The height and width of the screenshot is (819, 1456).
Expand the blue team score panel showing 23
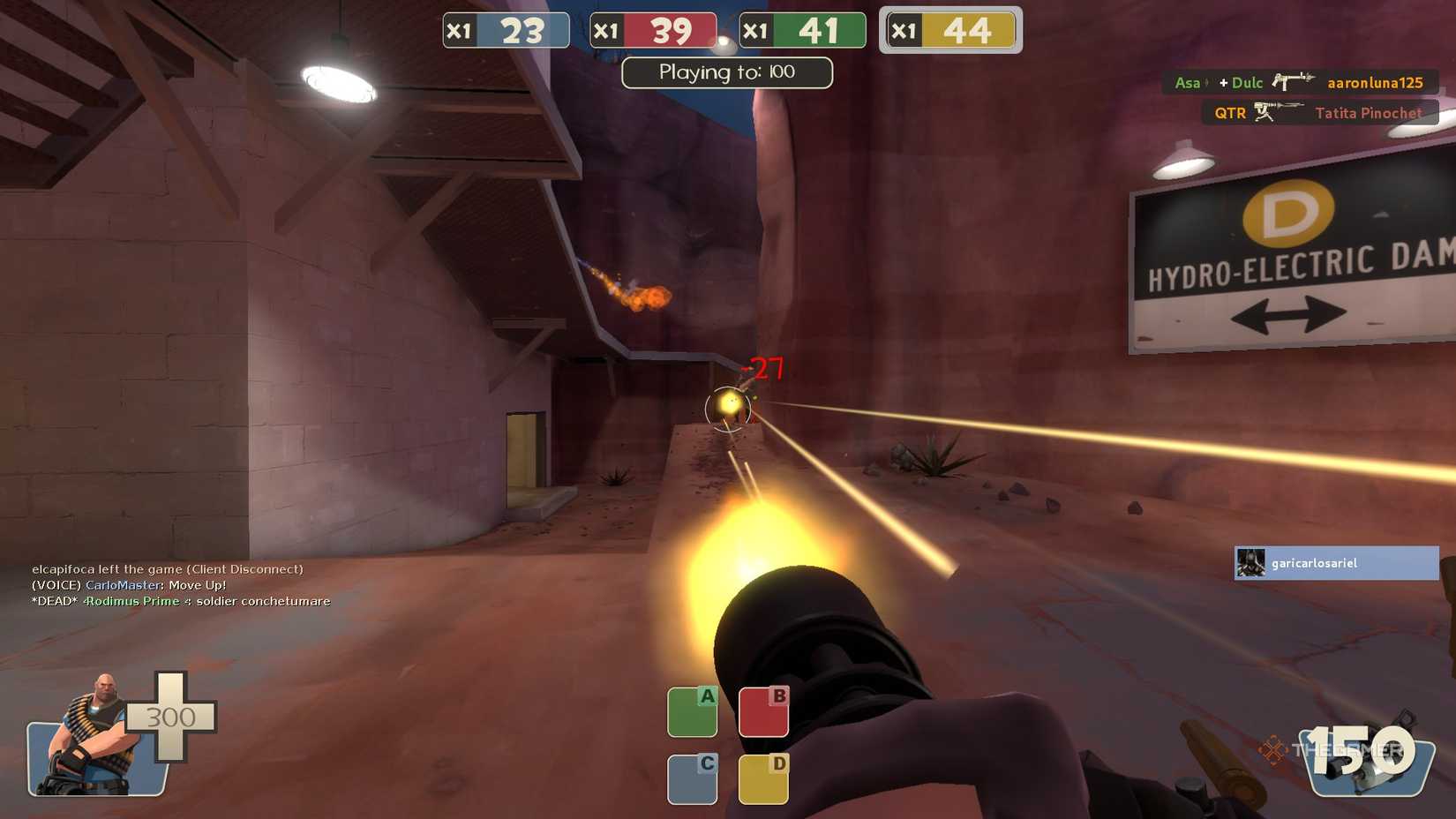507,29
